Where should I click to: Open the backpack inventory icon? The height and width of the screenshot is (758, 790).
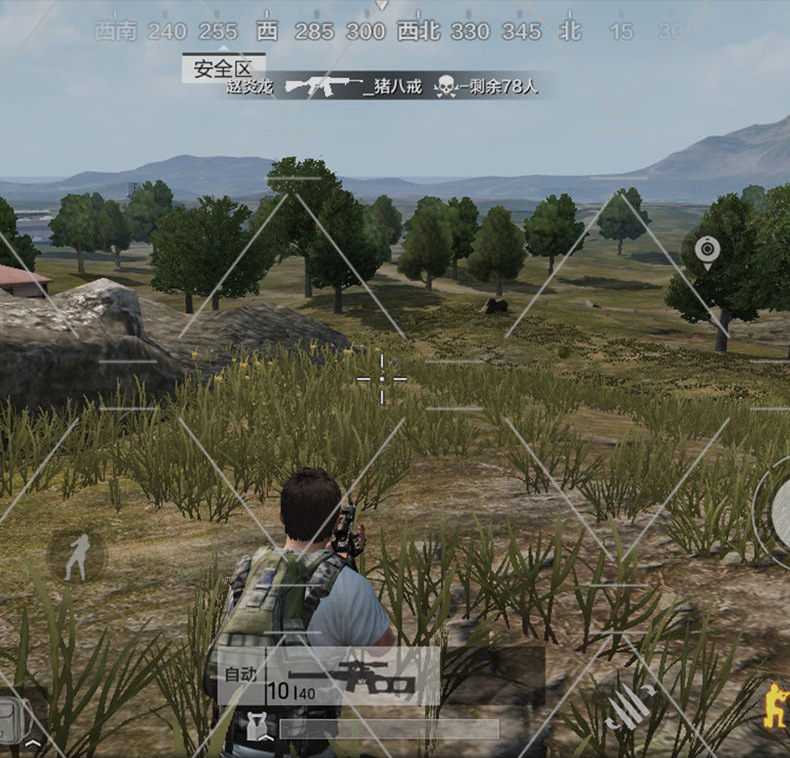point(14,720)
